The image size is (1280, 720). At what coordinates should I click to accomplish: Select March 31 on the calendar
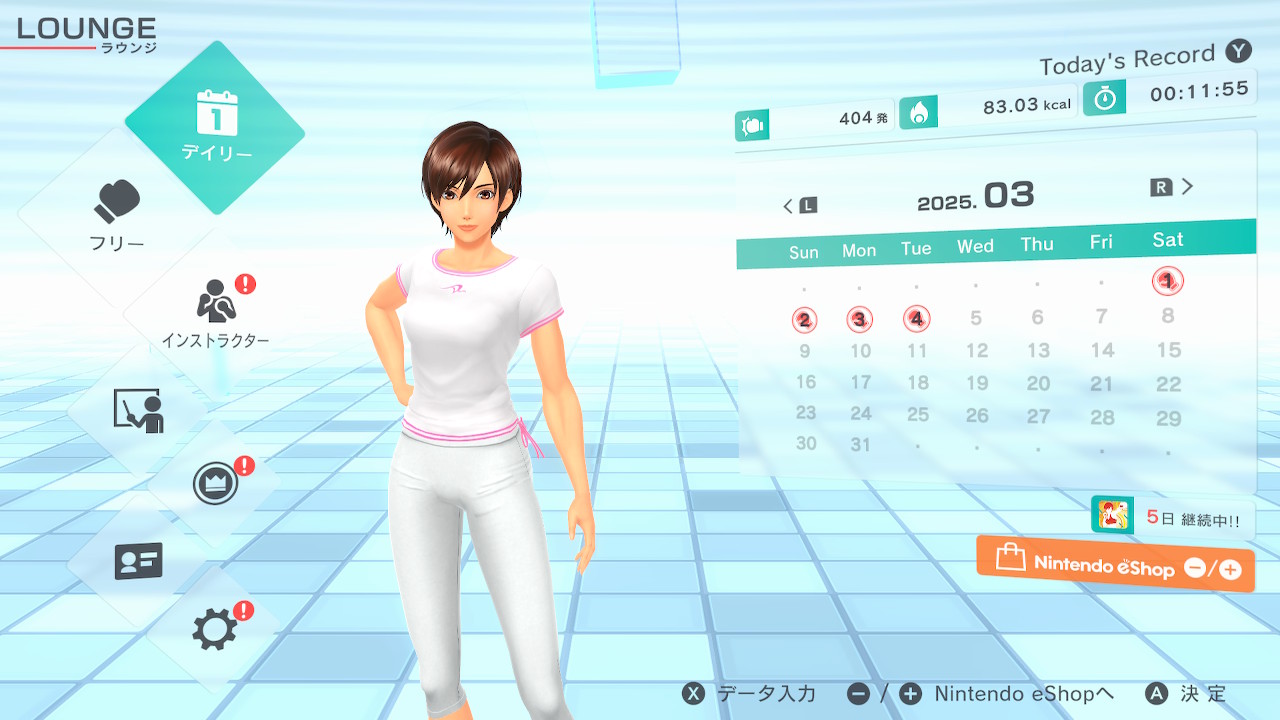pos(860,444)
